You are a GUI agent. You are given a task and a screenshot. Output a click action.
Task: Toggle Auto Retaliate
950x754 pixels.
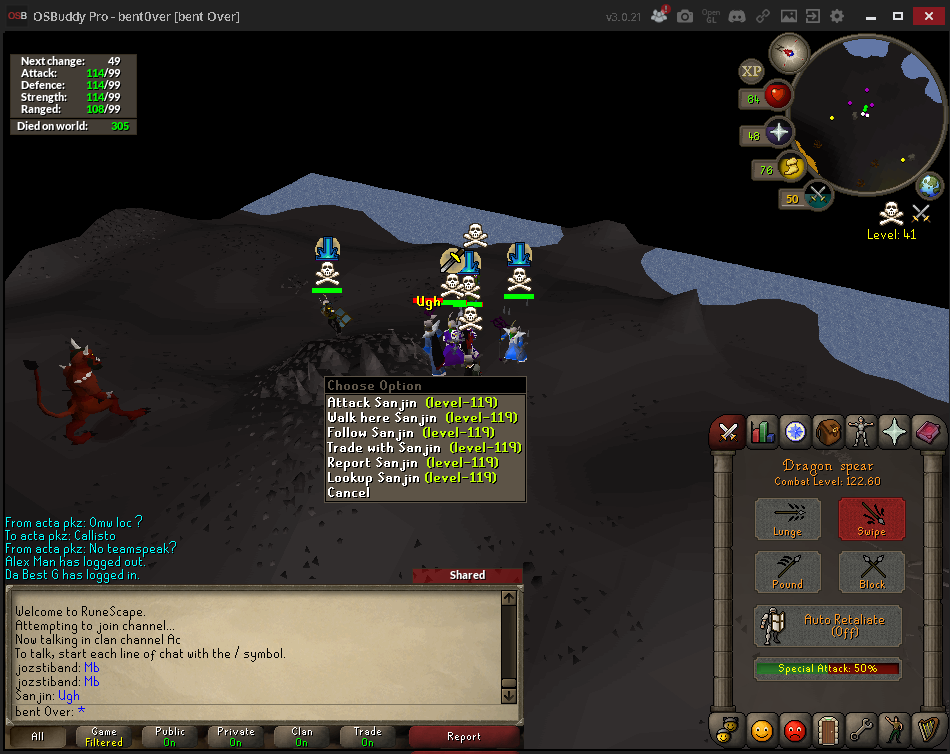(x=828, y=625)
